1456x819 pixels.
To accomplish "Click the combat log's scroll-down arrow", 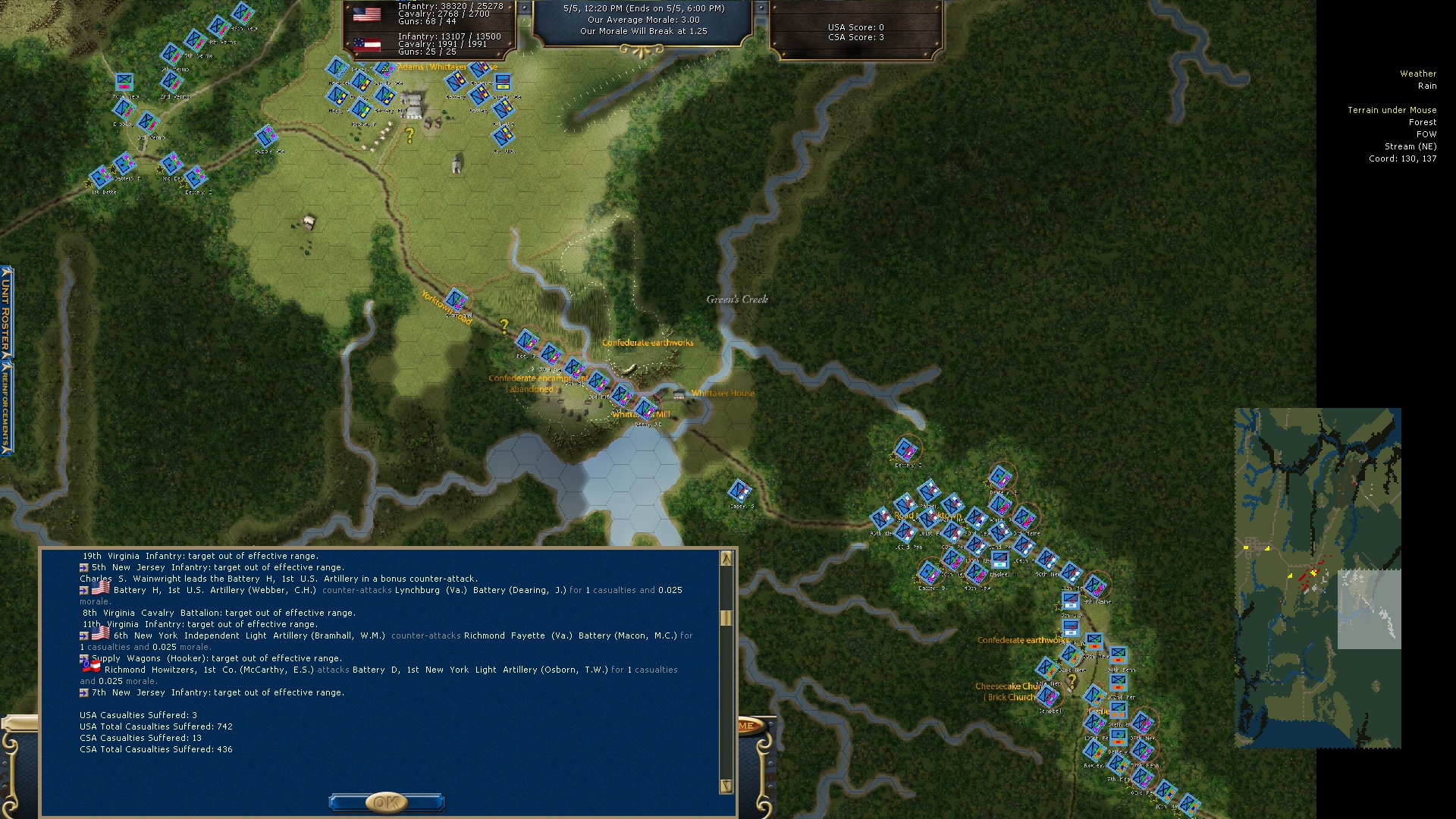I will click(x=726, y=786).
